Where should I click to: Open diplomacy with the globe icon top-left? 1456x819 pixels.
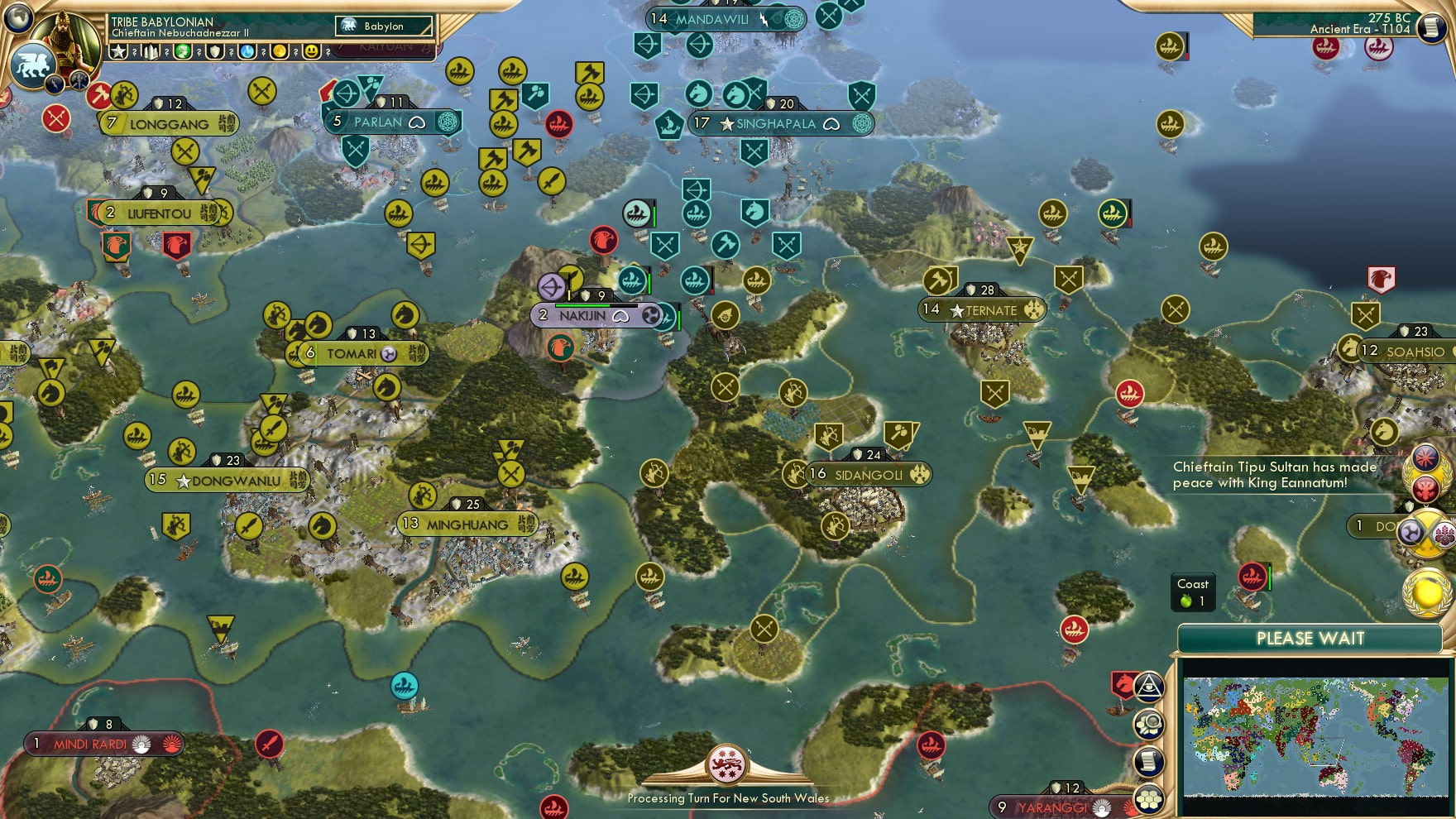pos(18,18)
